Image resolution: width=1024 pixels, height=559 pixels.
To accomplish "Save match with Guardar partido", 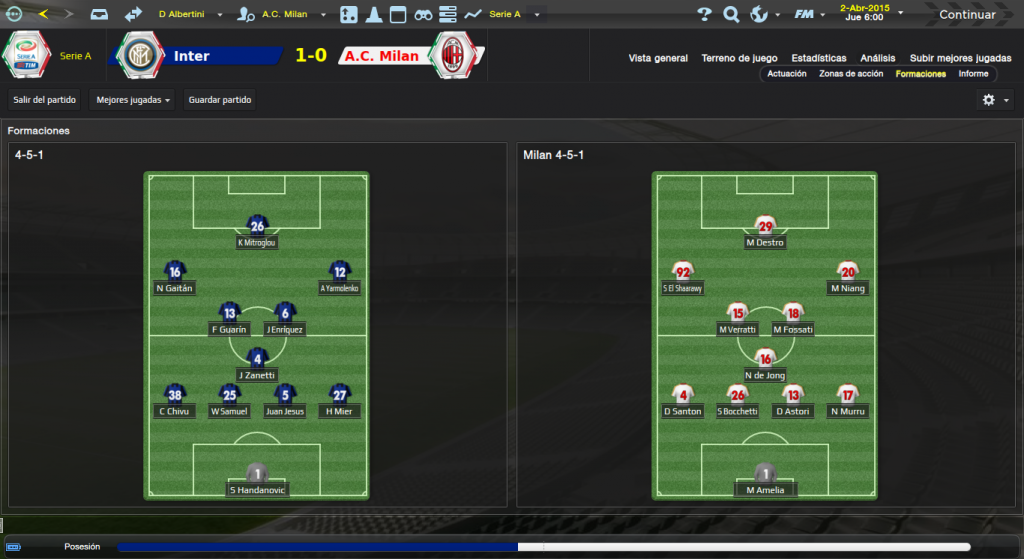I will (x=220, y=100).
